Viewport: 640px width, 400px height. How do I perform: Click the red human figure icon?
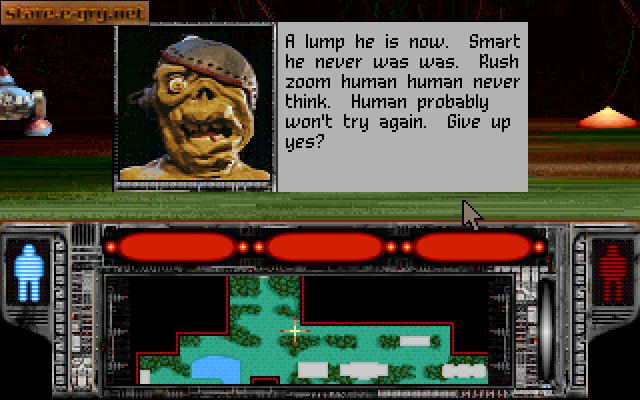tap(607, 270)
